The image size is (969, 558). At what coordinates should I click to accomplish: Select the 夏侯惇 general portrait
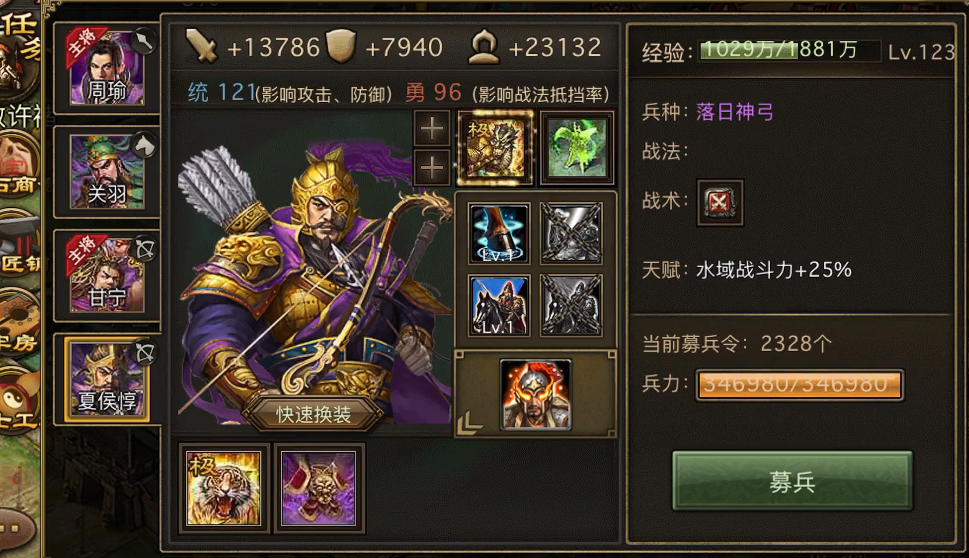click(x=106, y=378)
